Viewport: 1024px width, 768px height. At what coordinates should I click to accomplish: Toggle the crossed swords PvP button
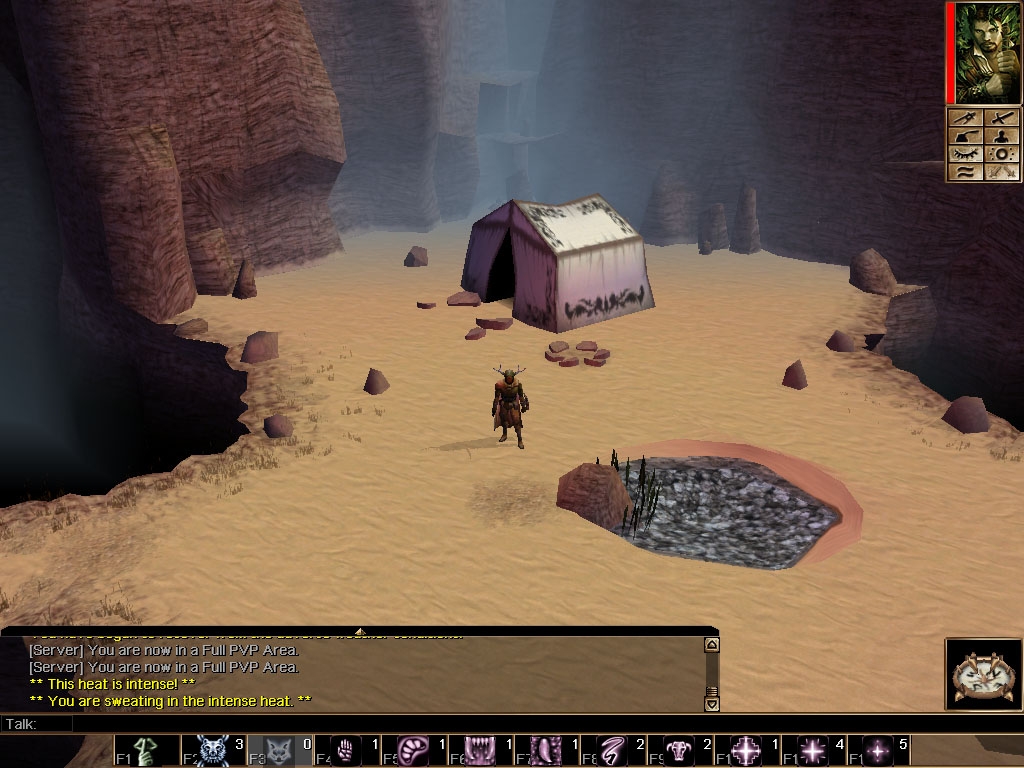[1003, 172]
